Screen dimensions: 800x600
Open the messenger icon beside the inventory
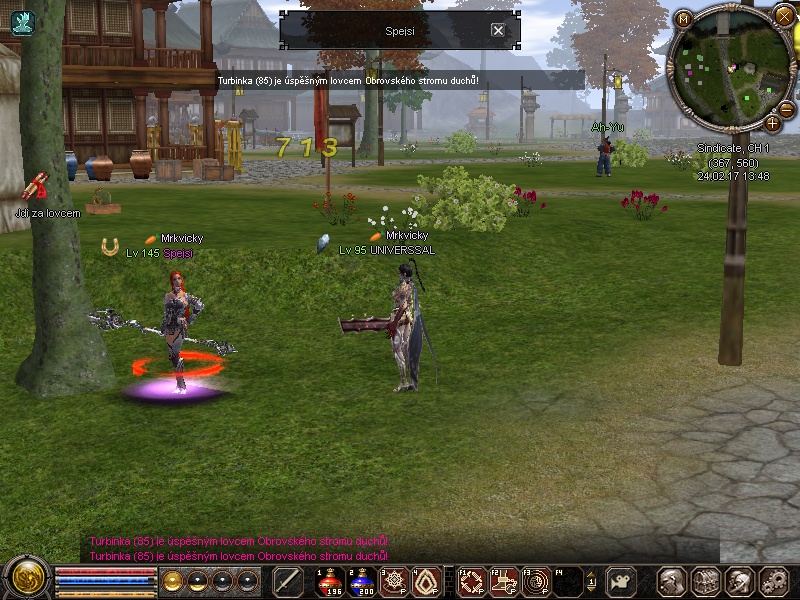(x=740, y=581)
